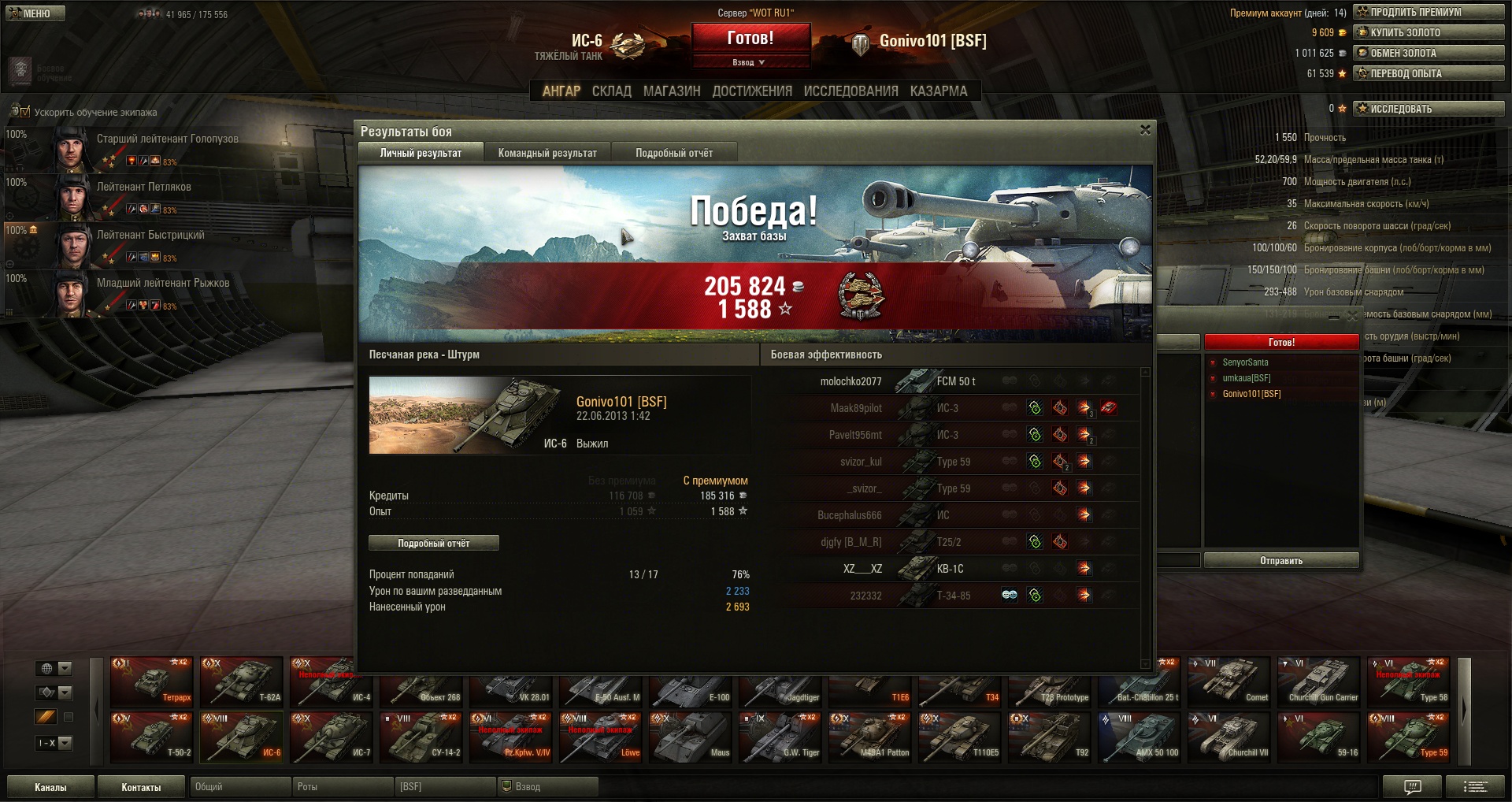Choose Купить золото
The height and width of the screenshot is (802, 1512).
[1429, 32]
